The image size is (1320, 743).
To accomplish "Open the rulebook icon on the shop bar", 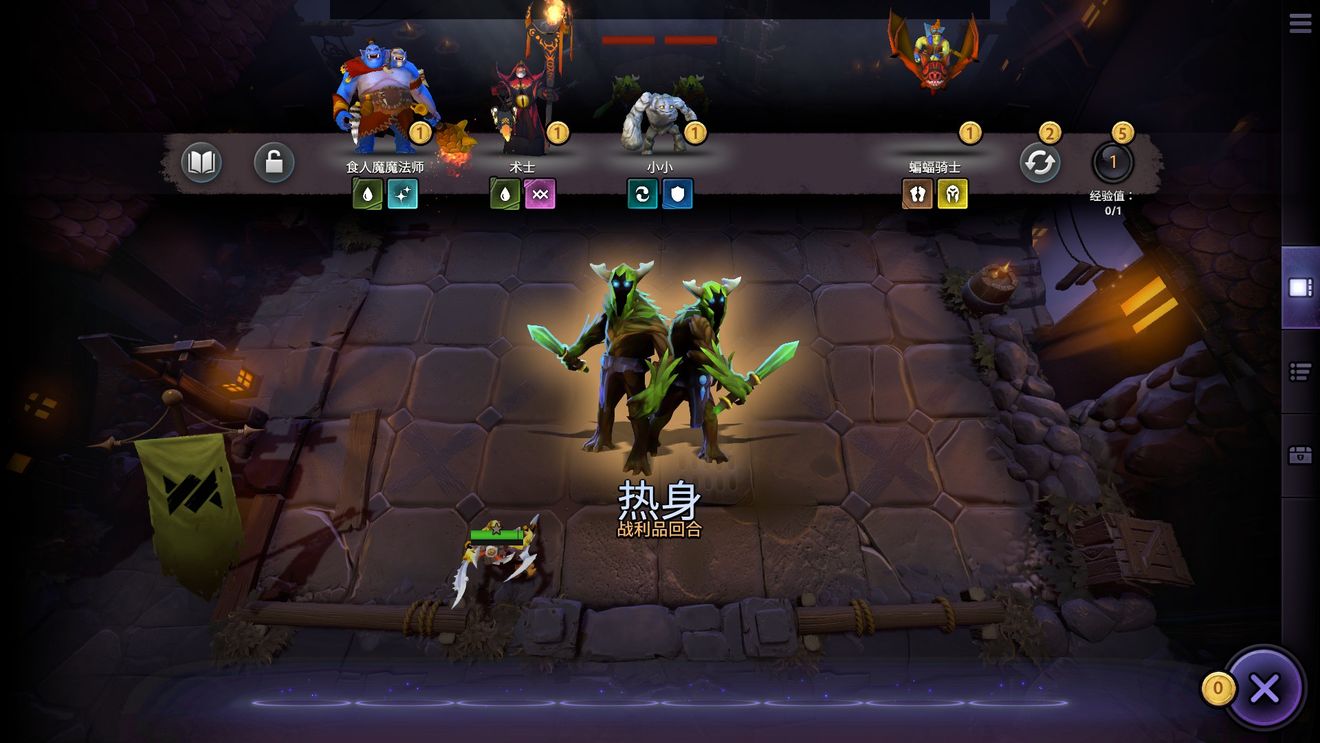I will [200, 162].
